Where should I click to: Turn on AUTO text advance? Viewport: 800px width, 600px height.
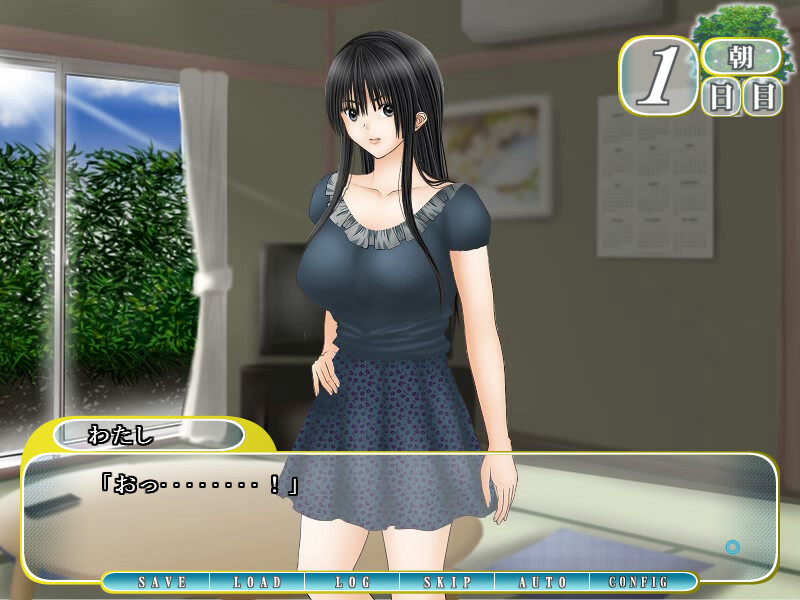(x=543, y=582)
